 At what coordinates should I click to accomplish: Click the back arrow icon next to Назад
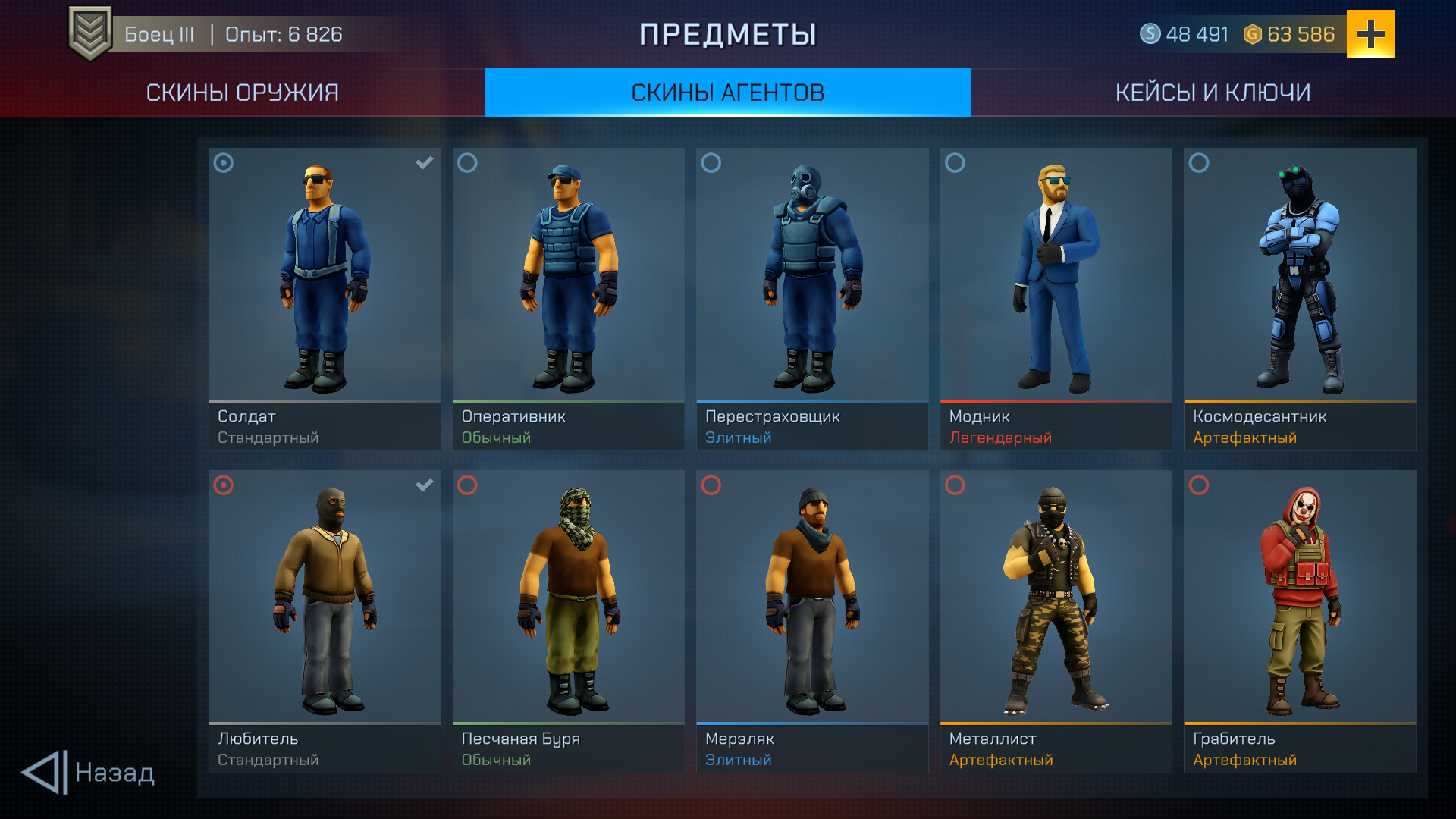45,773
